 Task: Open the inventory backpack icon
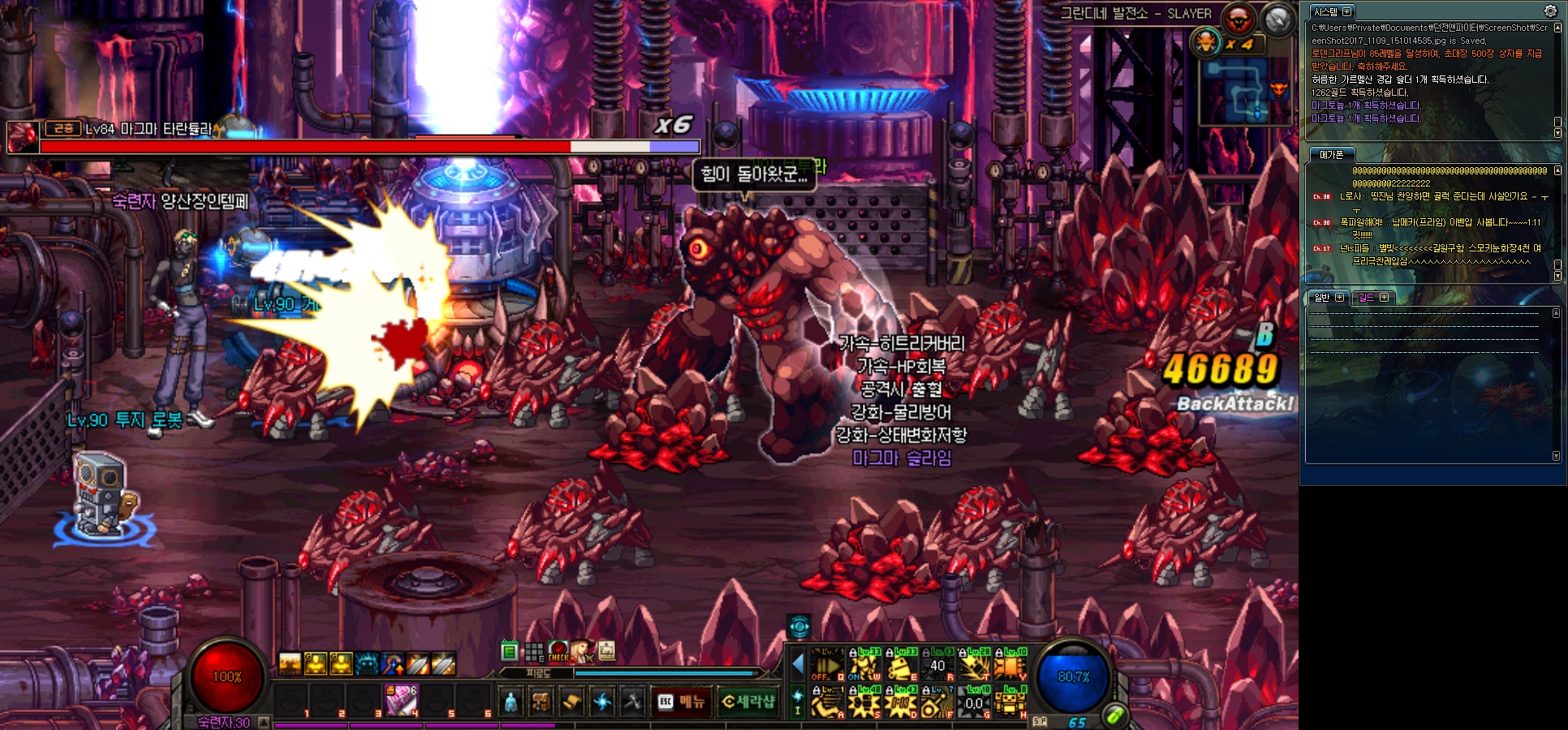pos(541,702)
